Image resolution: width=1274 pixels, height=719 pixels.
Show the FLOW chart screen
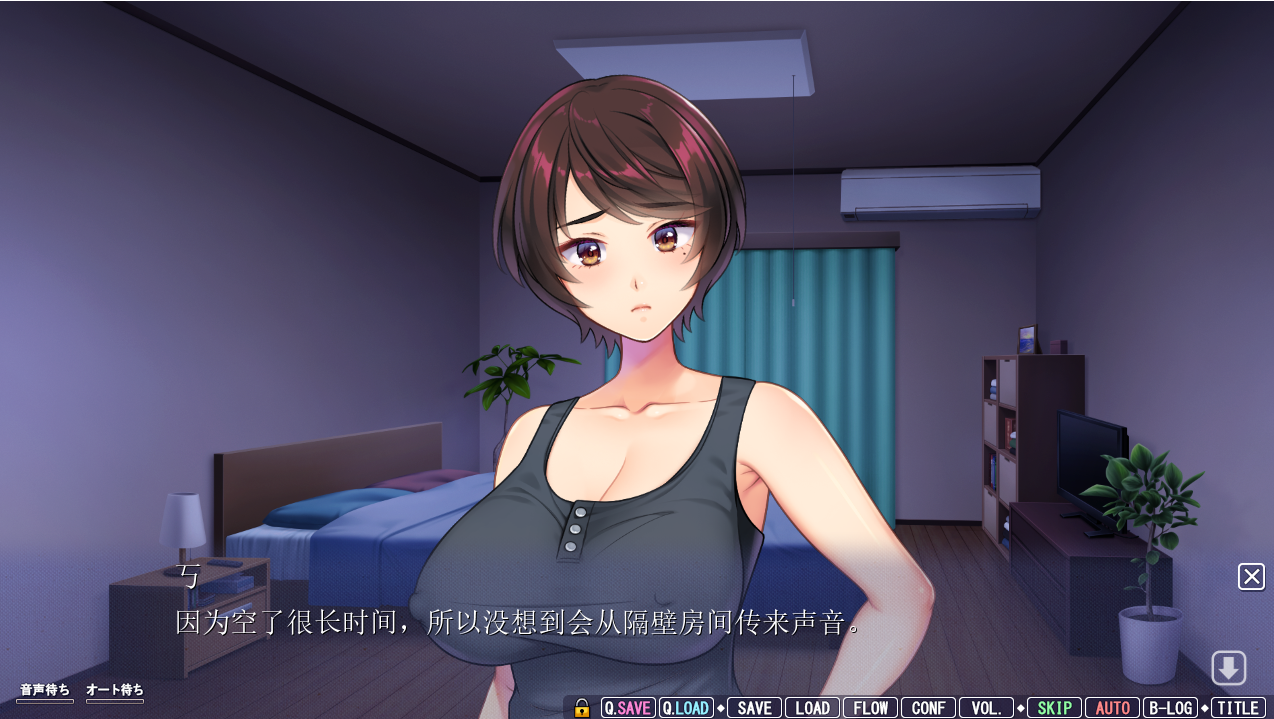click(870, 708)
